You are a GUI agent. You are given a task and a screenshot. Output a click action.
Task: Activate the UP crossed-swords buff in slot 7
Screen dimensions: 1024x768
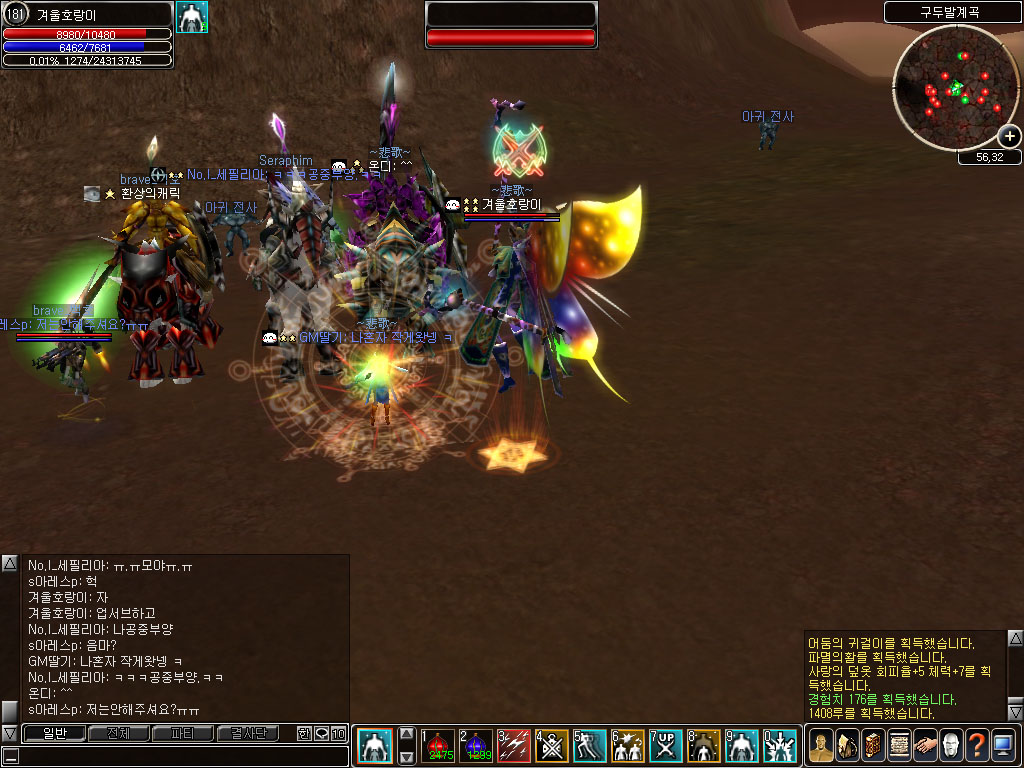point(666,746)
